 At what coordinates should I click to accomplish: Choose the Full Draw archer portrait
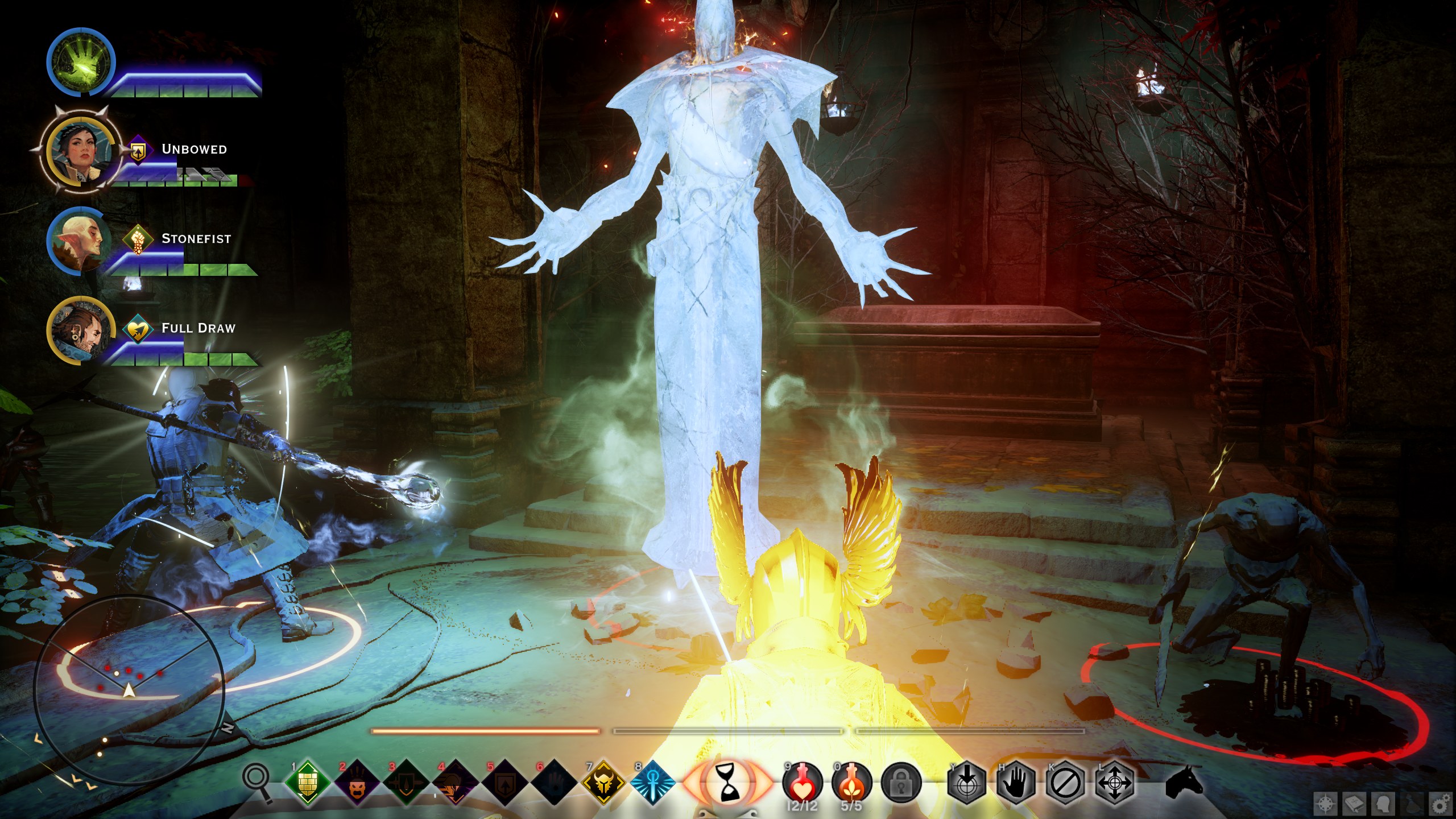click(x=80, y=330)
